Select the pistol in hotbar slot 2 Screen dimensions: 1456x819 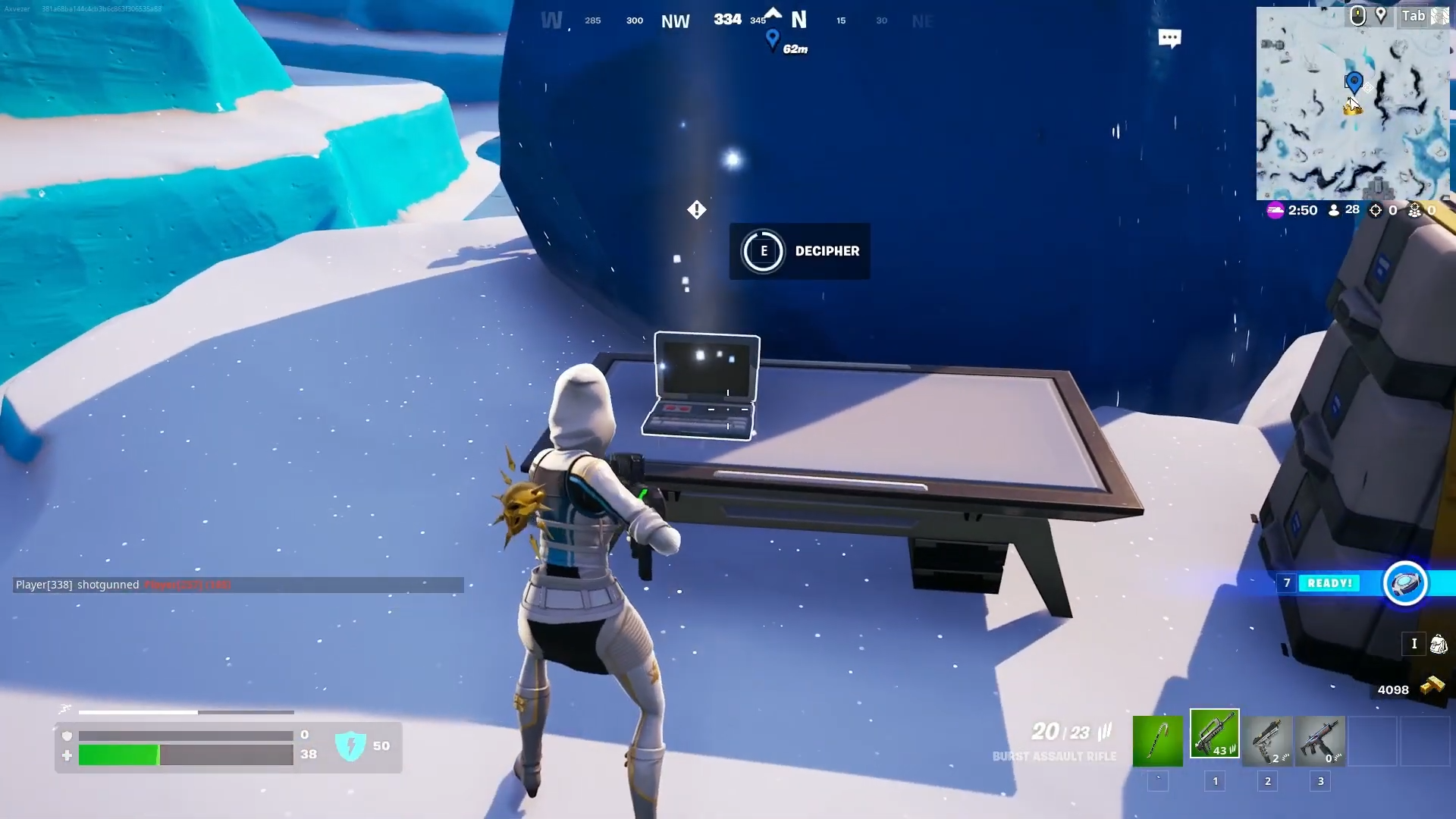coord(1267,741)
